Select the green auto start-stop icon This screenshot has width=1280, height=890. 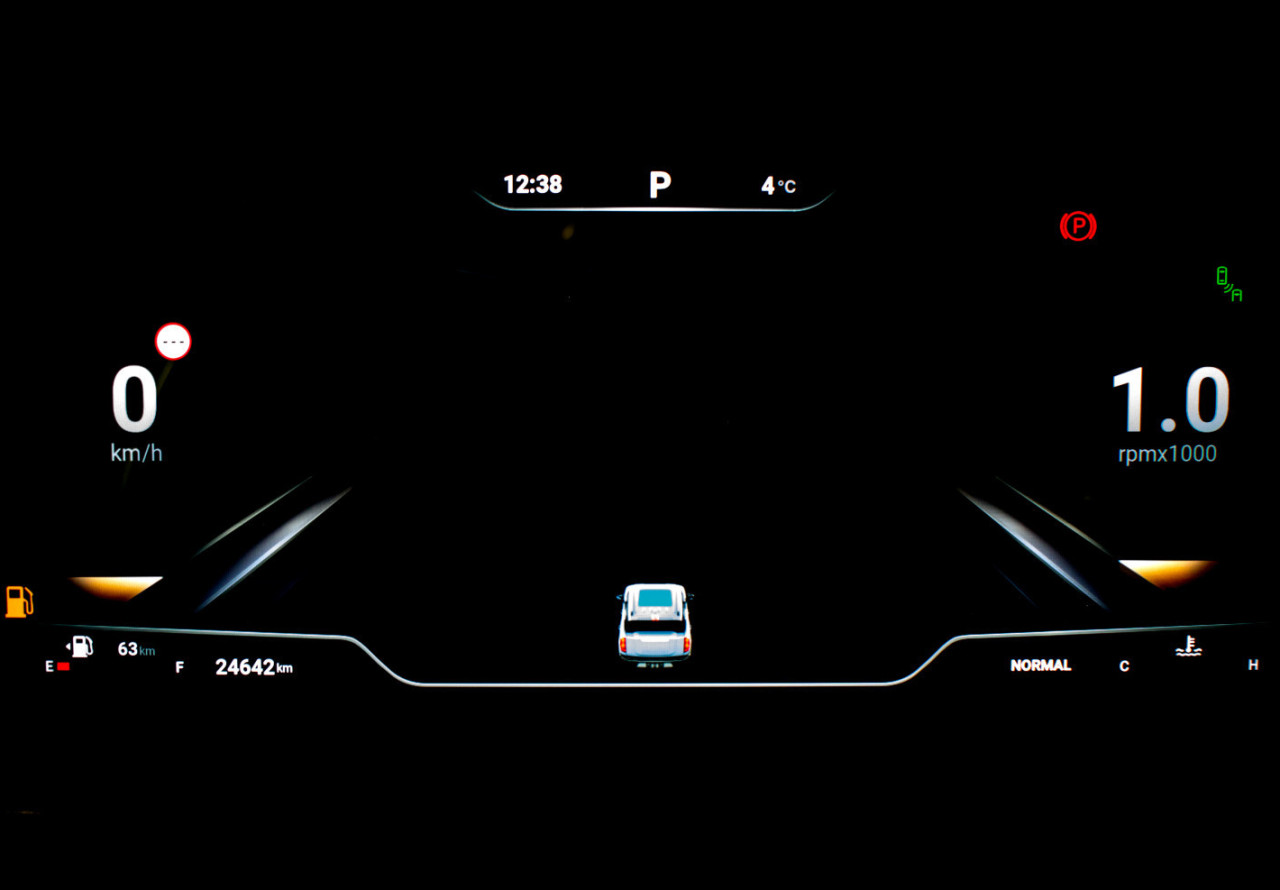(x=1228, y=284)
